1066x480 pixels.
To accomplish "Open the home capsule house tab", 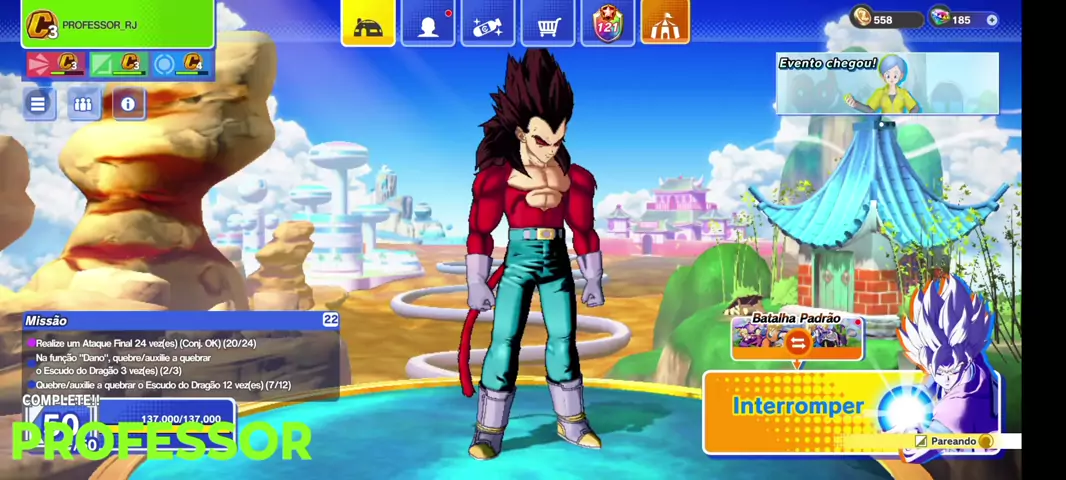I will 368,24.
